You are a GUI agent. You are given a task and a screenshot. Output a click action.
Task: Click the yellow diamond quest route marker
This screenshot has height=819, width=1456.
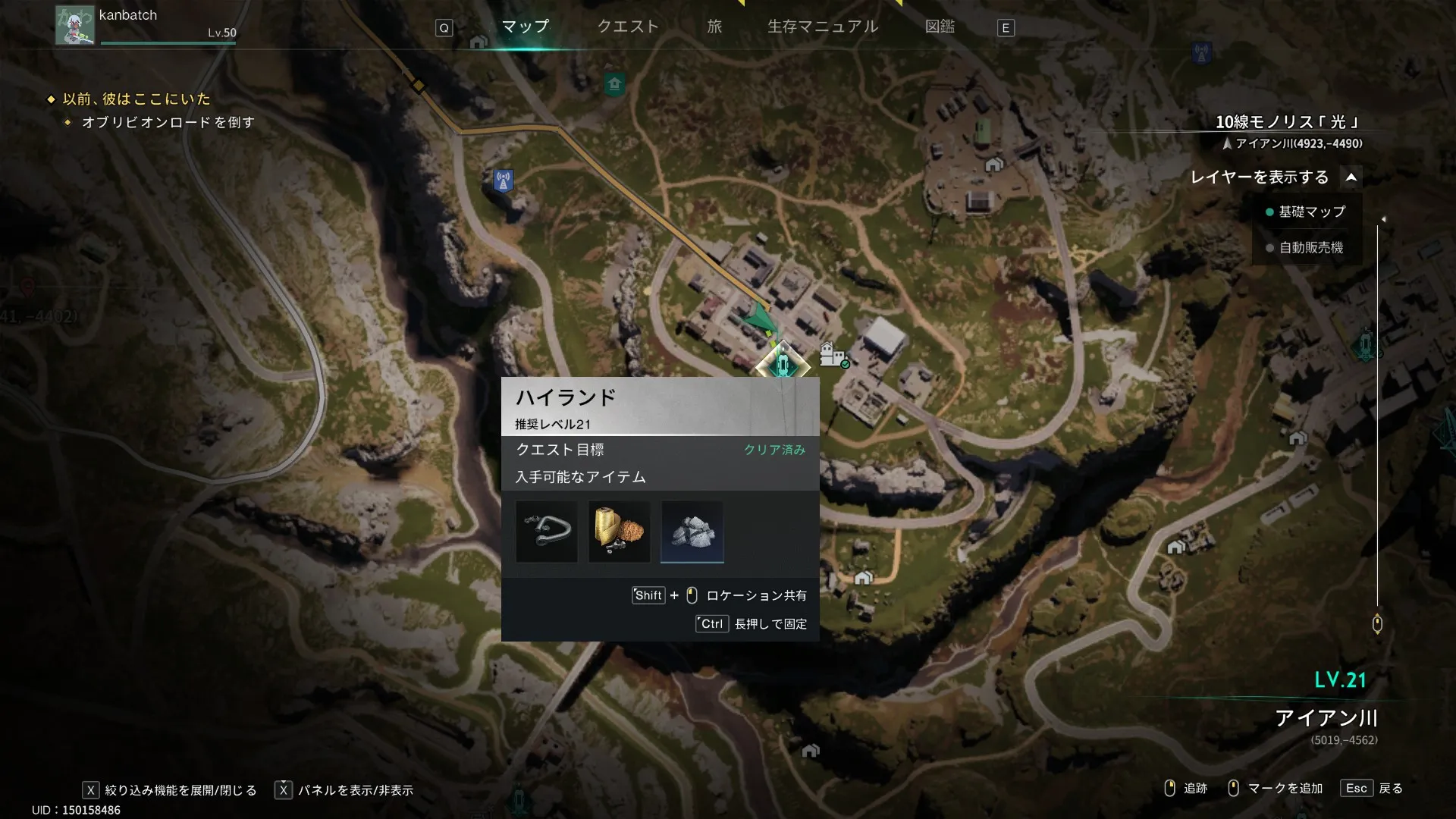coord(418,85)
